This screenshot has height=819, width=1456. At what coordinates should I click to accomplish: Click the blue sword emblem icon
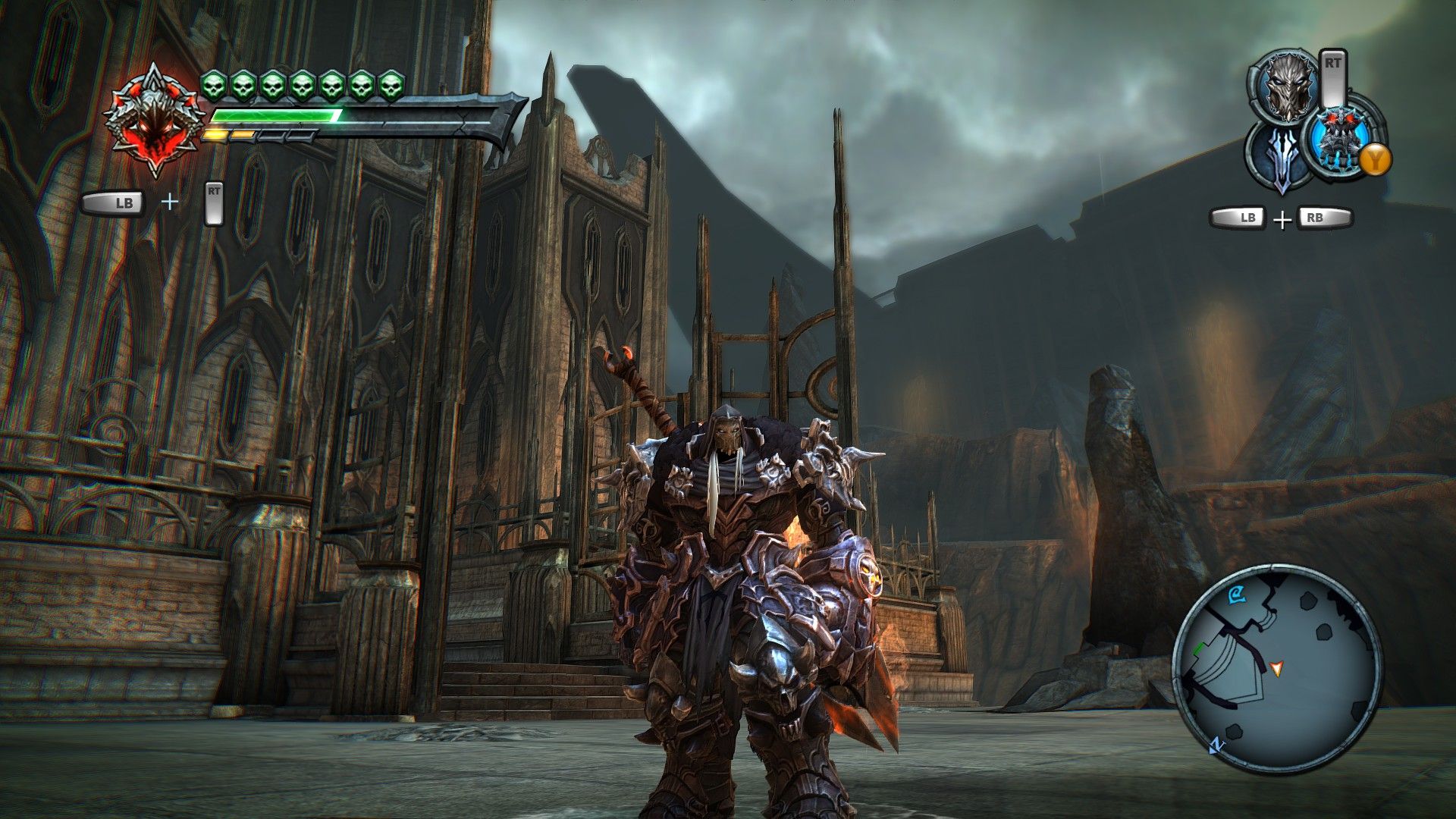tap(1281, 159)
